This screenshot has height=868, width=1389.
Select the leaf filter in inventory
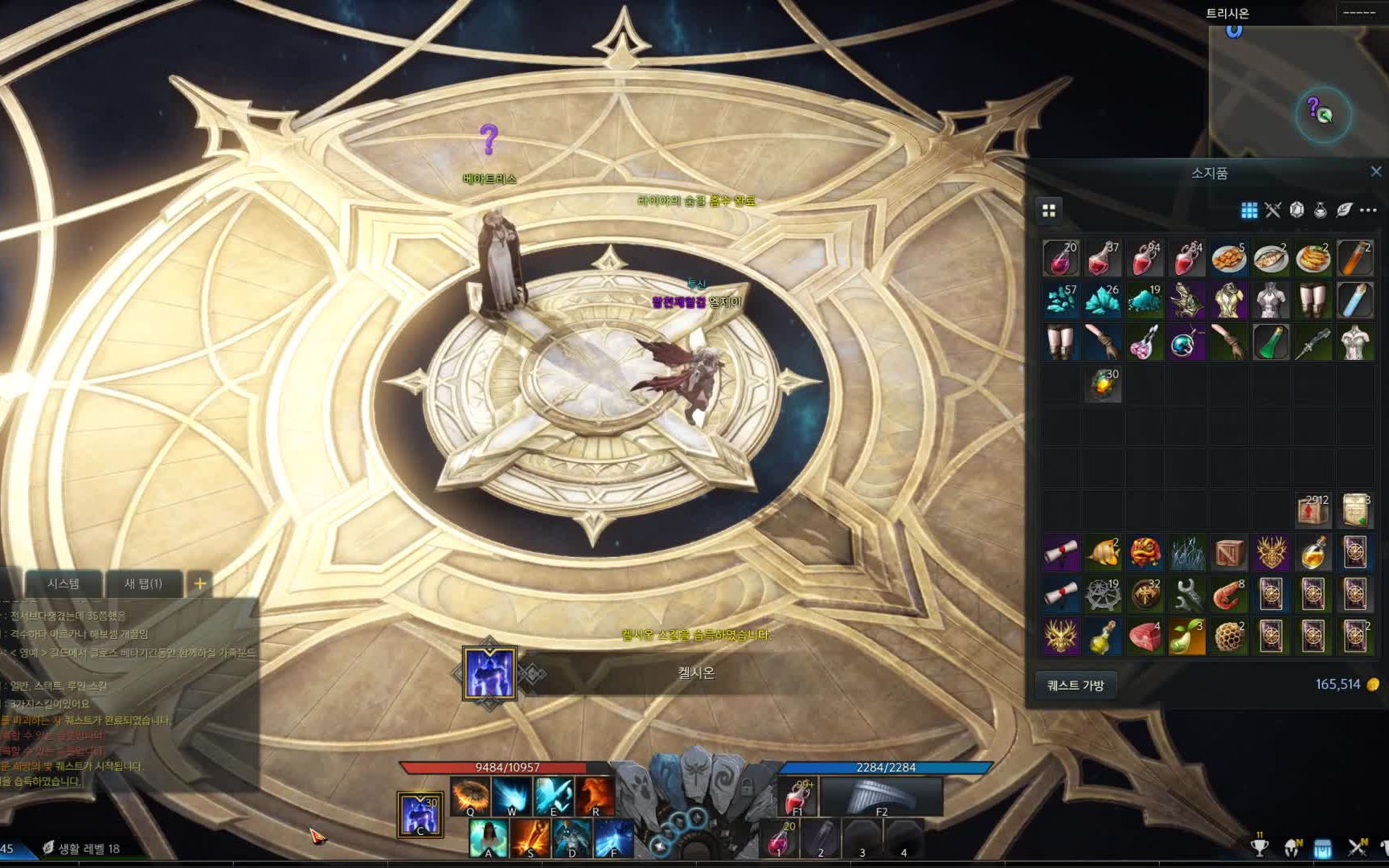tap(1344, 210)
